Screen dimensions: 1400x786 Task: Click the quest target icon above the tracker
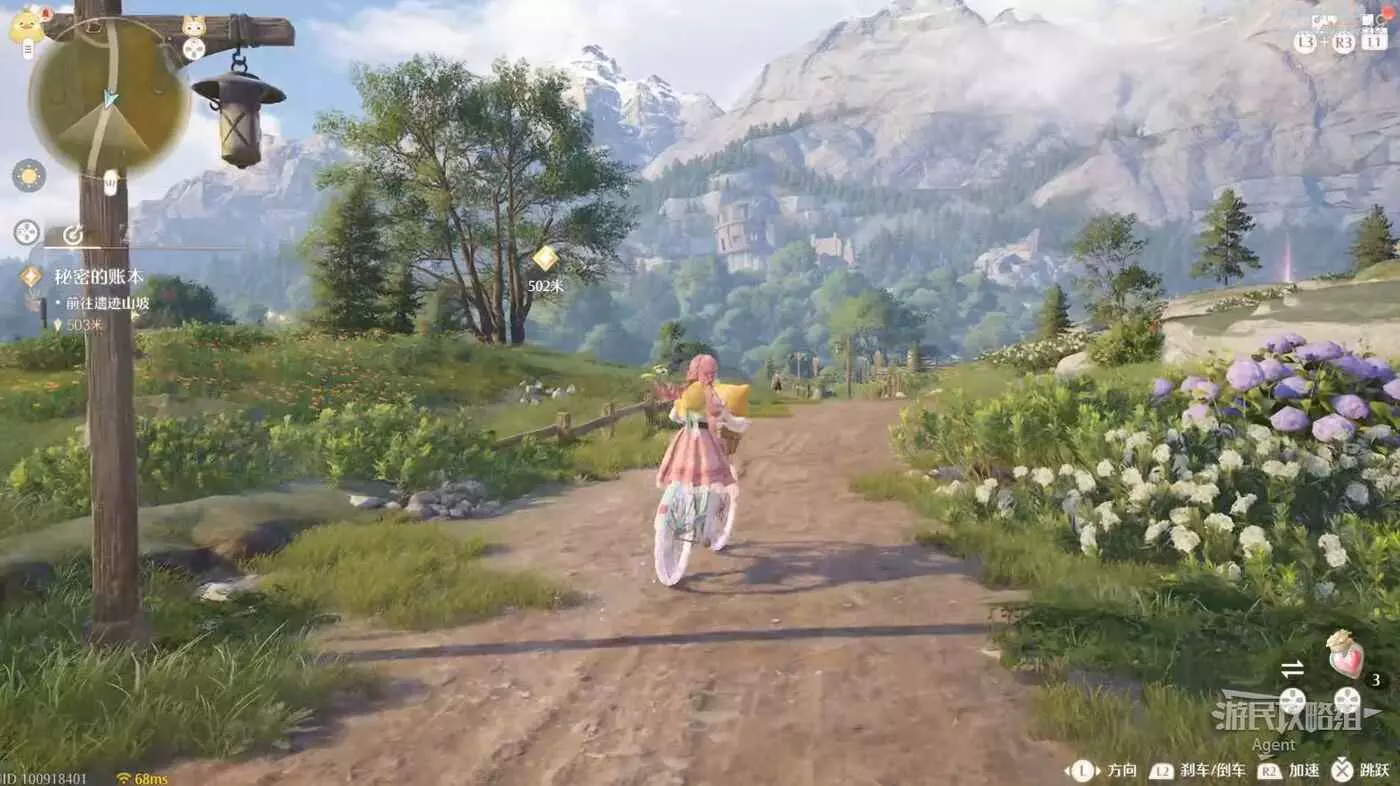tap(72, 234)
